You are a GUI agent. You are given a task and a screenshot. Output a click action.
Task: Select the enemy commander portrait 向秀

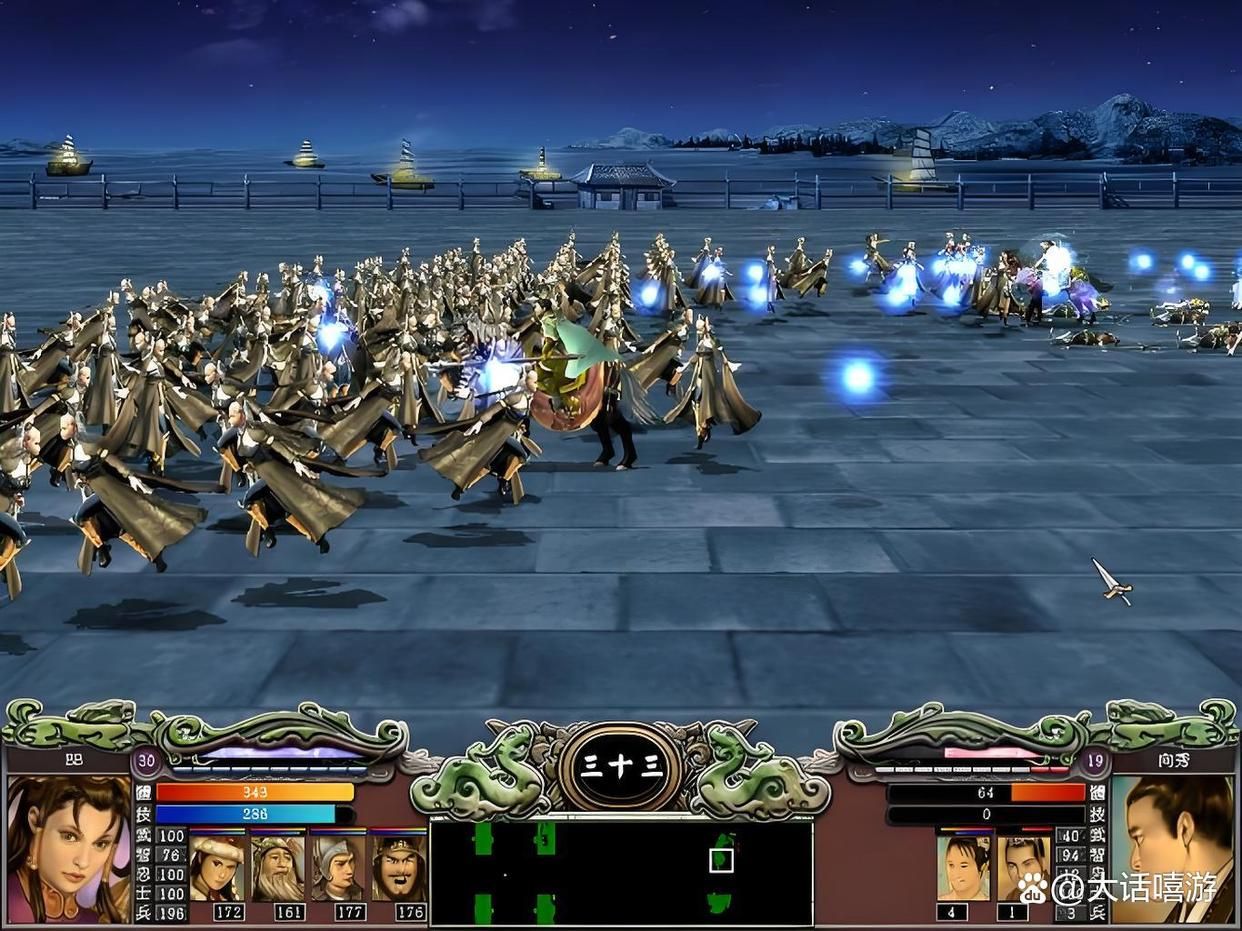[x=1172, y=848]
